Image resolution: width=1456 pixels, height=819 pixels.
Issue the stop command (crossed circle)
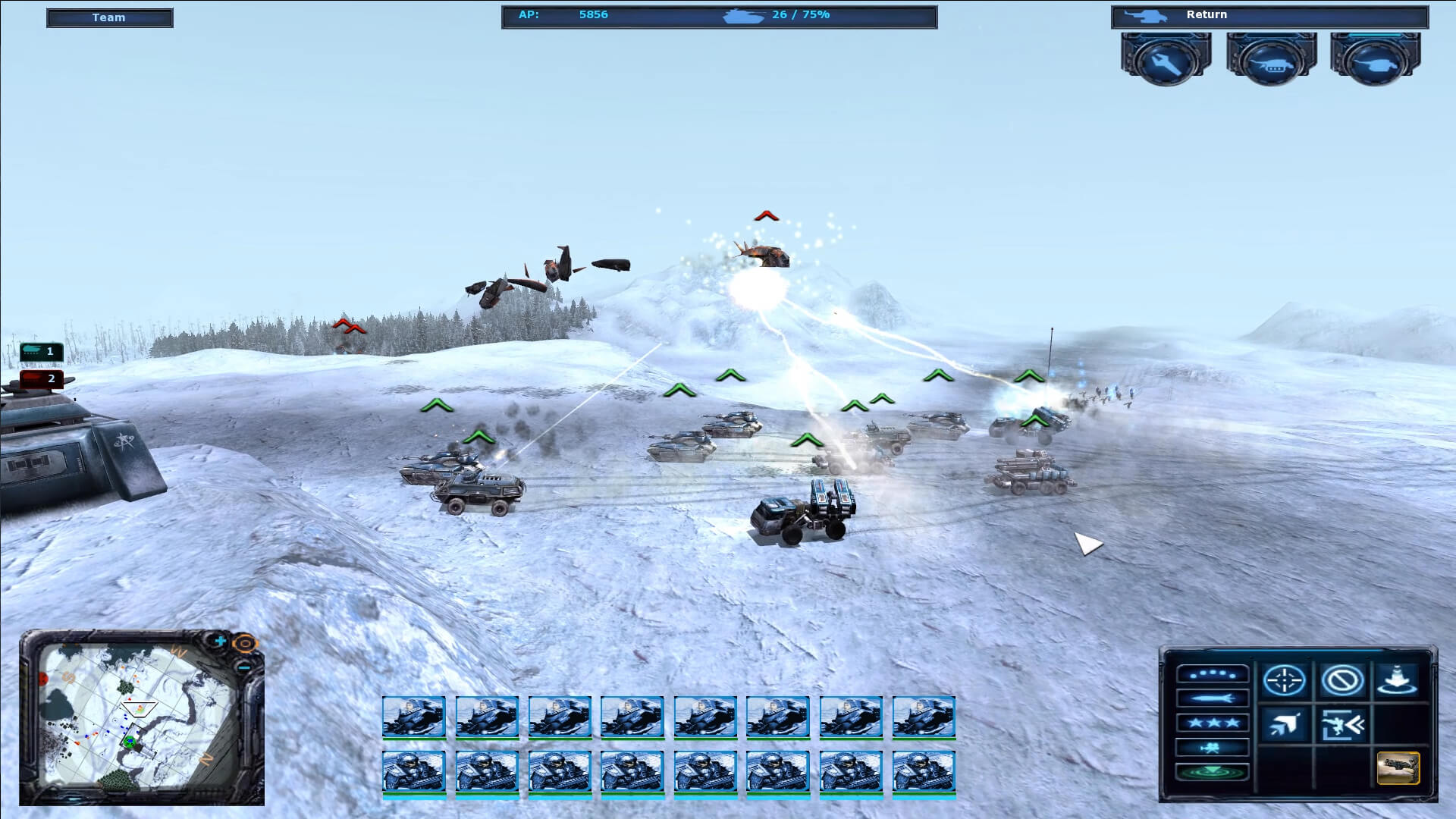(1341, 680)
